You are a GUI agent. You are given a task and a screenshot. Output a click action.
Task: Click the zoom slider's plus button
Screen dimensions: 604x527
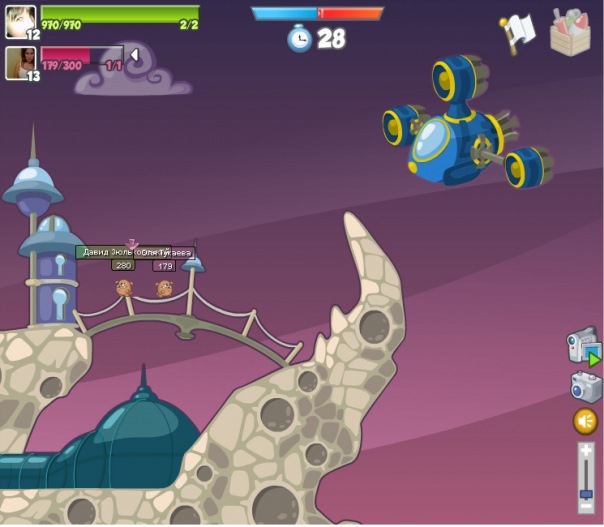(x=586, y=451)
